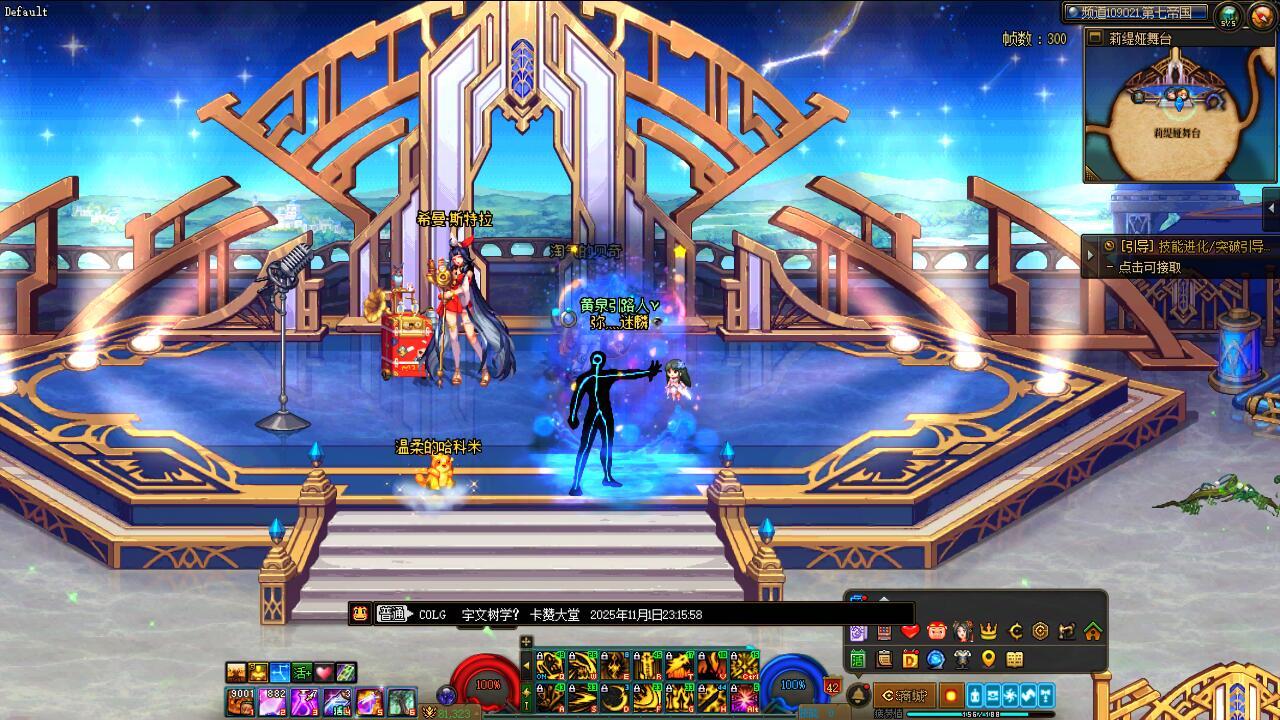The image size is (1280, 720).
Task: Click the notification bell icon
Action: [858, 695]
